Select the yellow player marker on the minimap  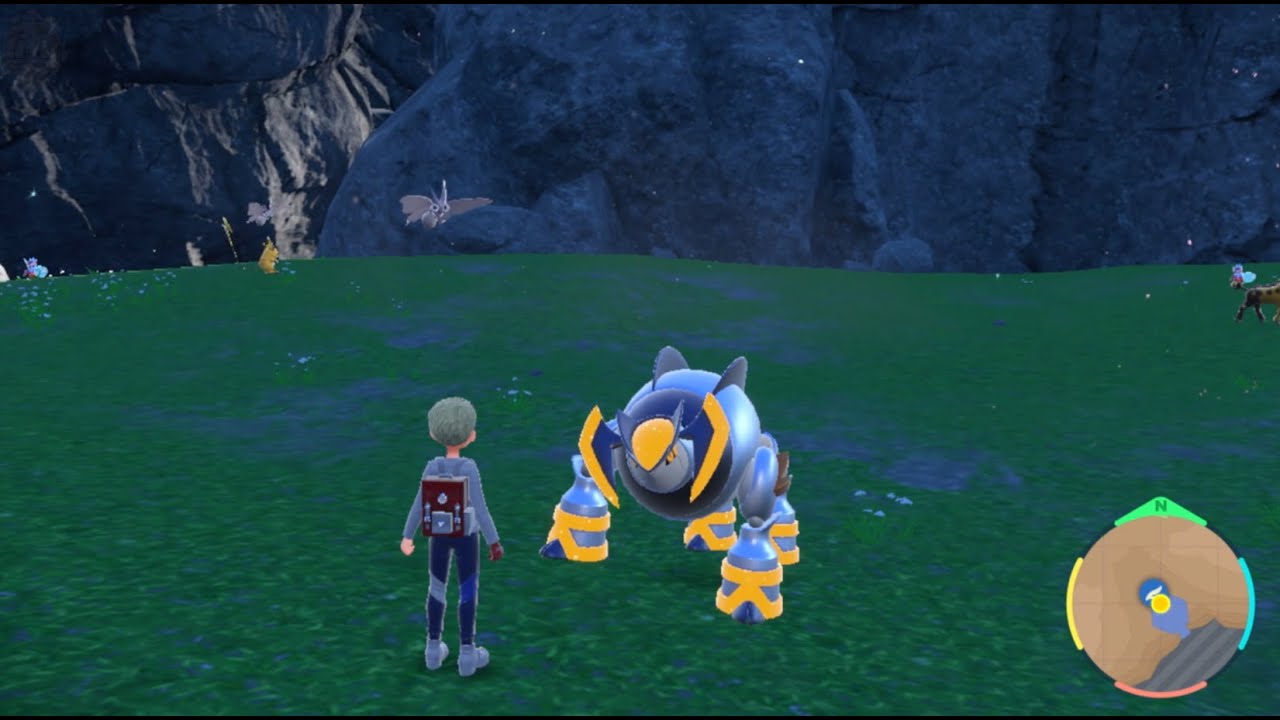click(1160, 602)
